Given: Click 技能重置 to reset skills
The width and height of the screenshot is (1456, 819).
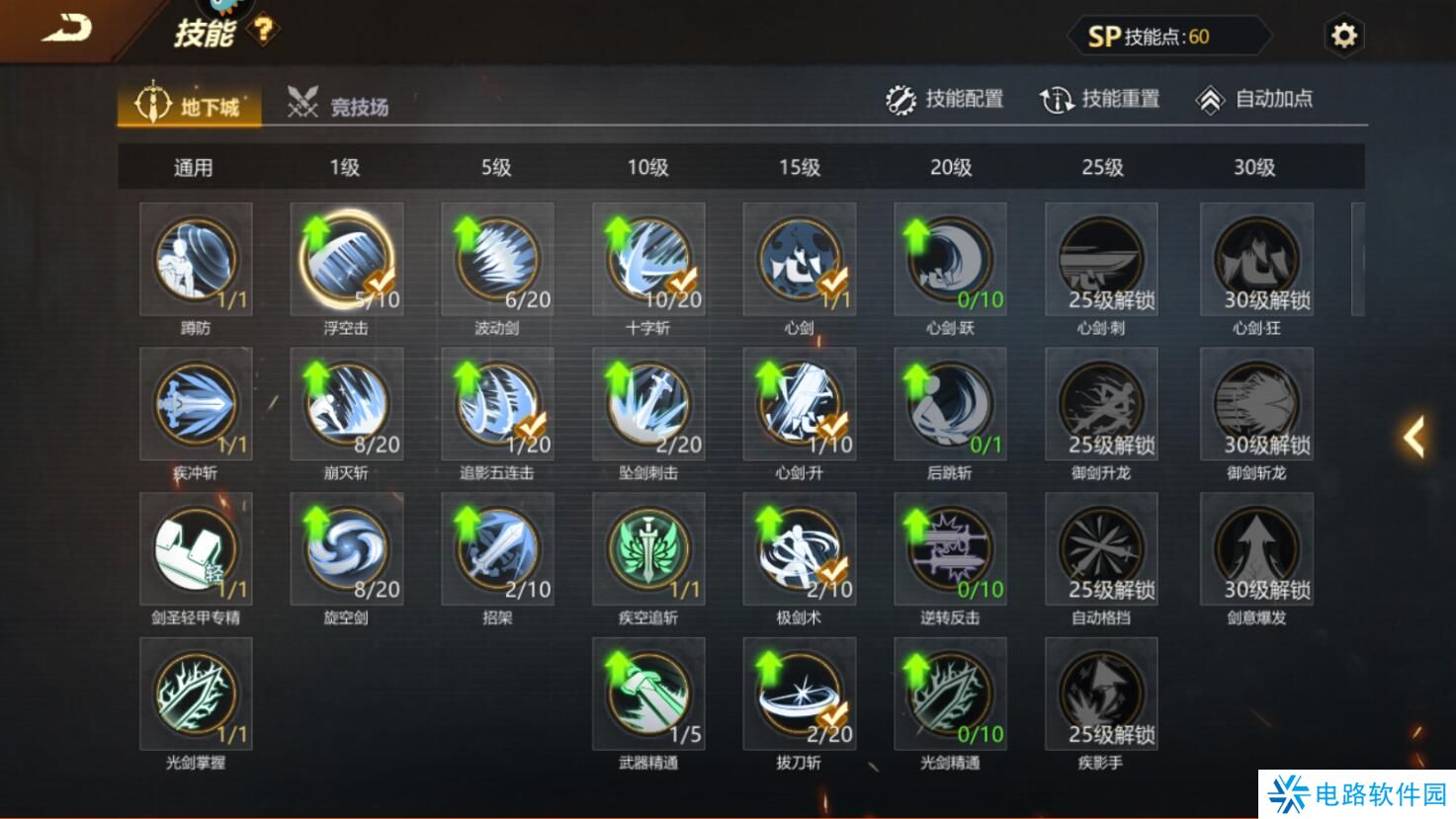Looking at the screenshot, I should (x=1099, y=100).
